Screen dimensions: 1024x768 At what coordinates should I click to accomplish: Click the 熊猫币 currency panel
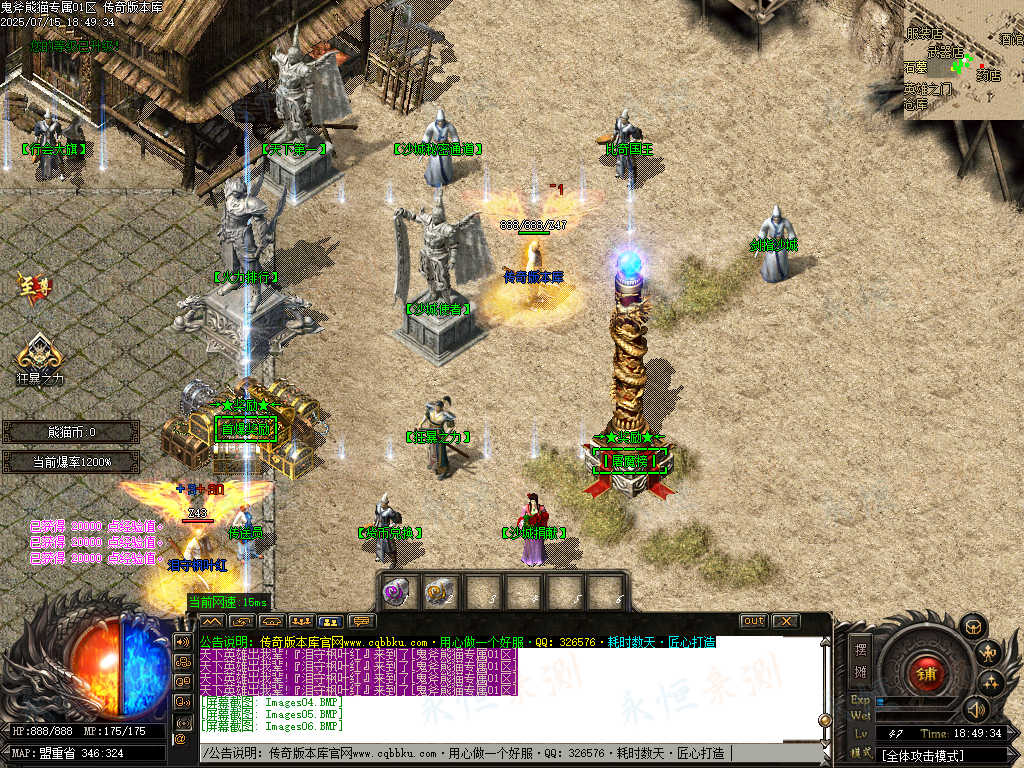(x=71, y=432)
